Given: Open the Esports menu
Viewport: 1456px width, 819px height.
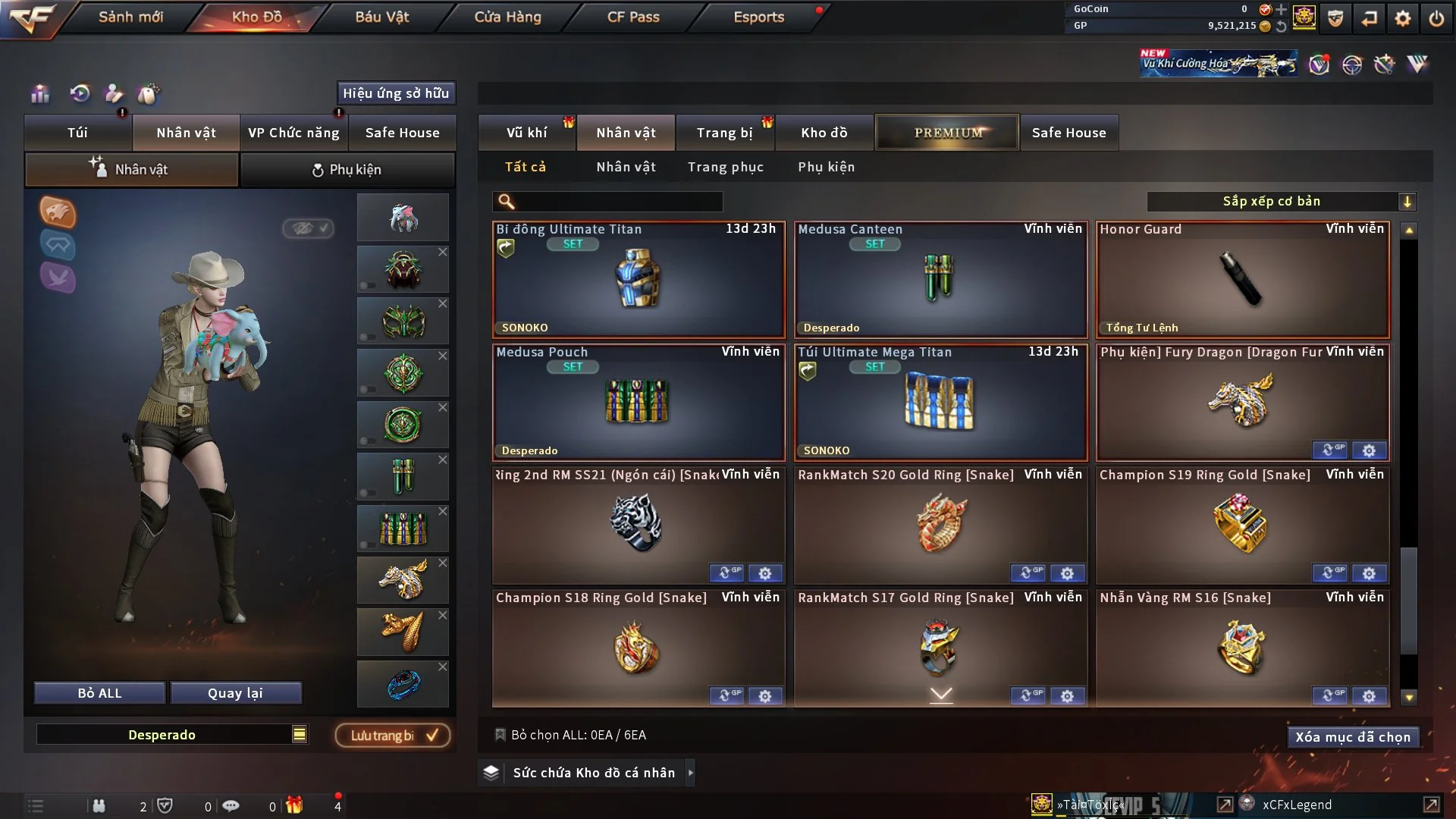Looking at the screenshot, I should 758,17.
